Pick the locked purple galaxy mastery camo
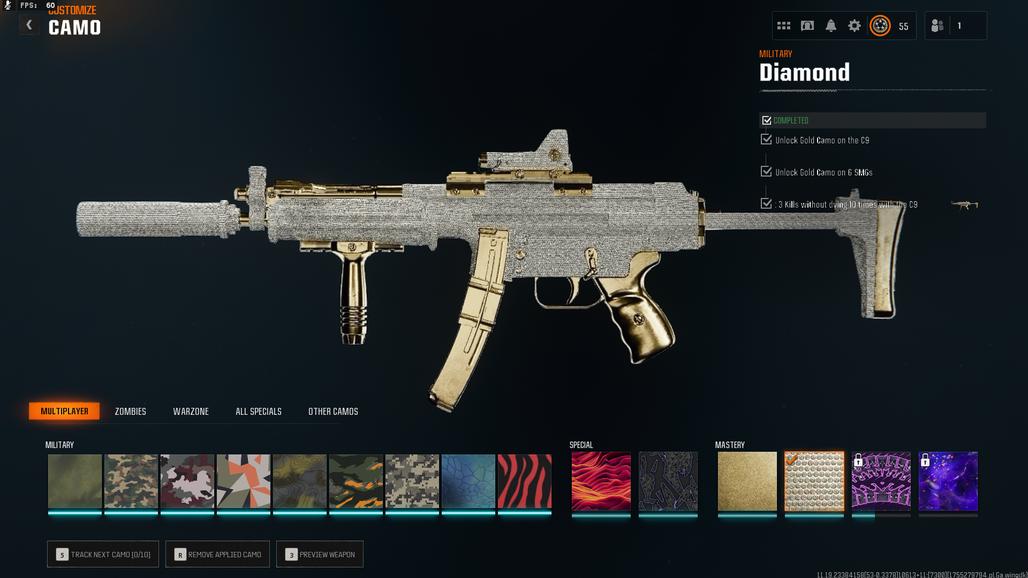The height and width of the screenshot is (578, 1028). tap(948, 482)
